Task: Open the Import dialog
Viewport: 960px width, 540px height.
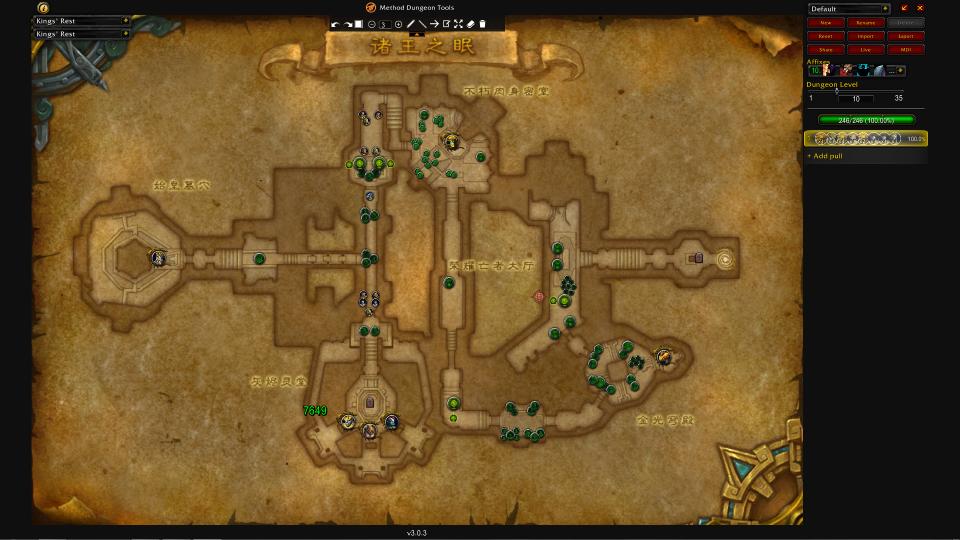Action: [866, 36]
